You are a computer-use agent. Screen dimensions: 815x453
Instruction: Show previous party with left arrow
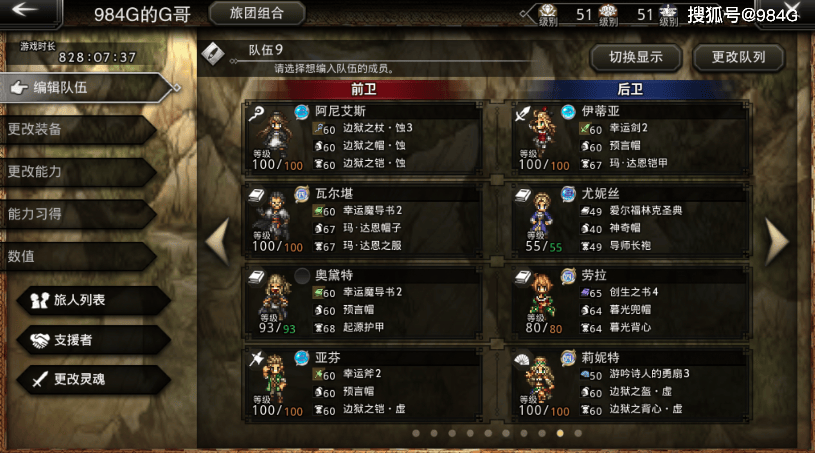coord(217,238)
